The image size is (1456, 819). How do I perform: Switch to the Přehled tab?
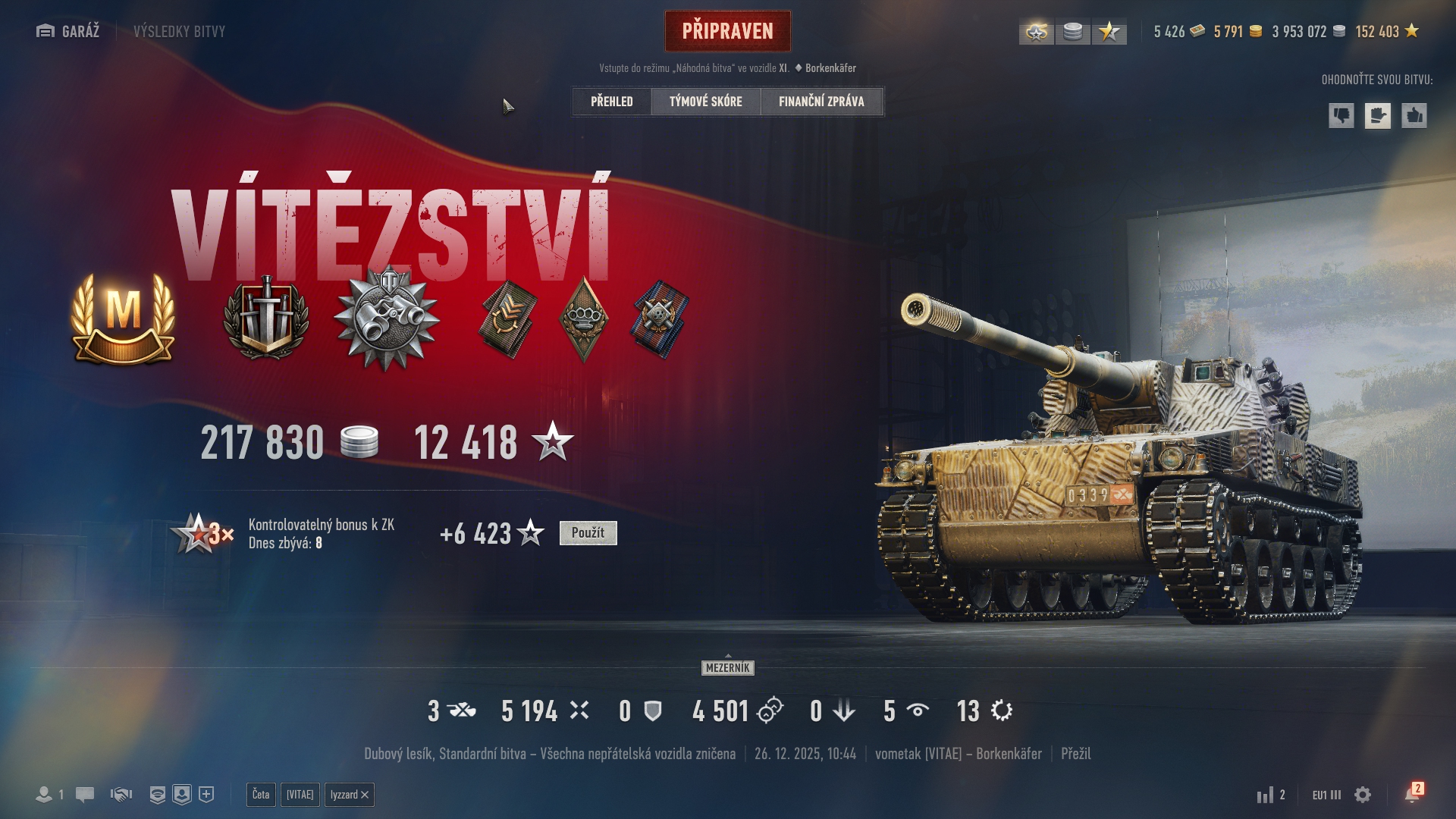coord(611,102)
